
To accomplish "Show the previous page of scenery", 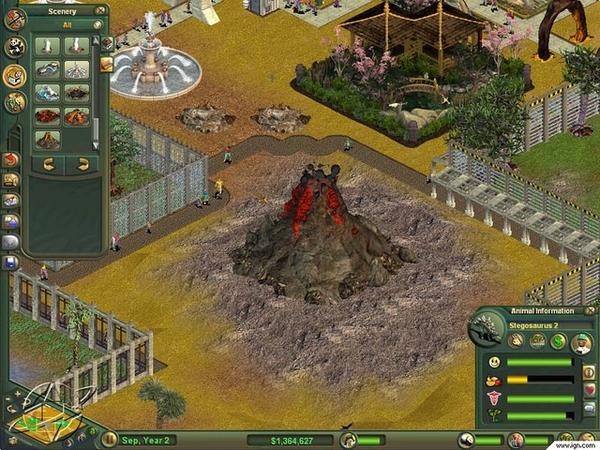I will [49, 163].
